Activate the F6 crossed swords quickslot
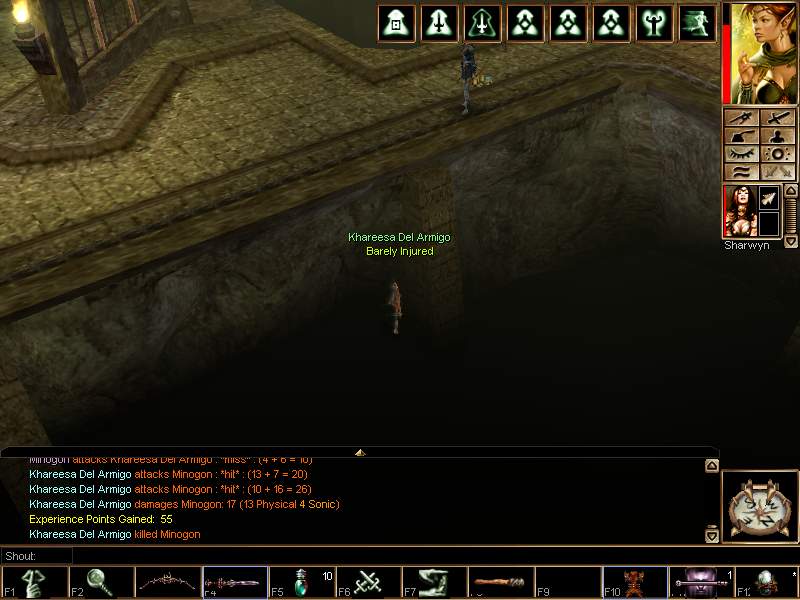This screenshot has height=600, width=800. click(369, 583)
